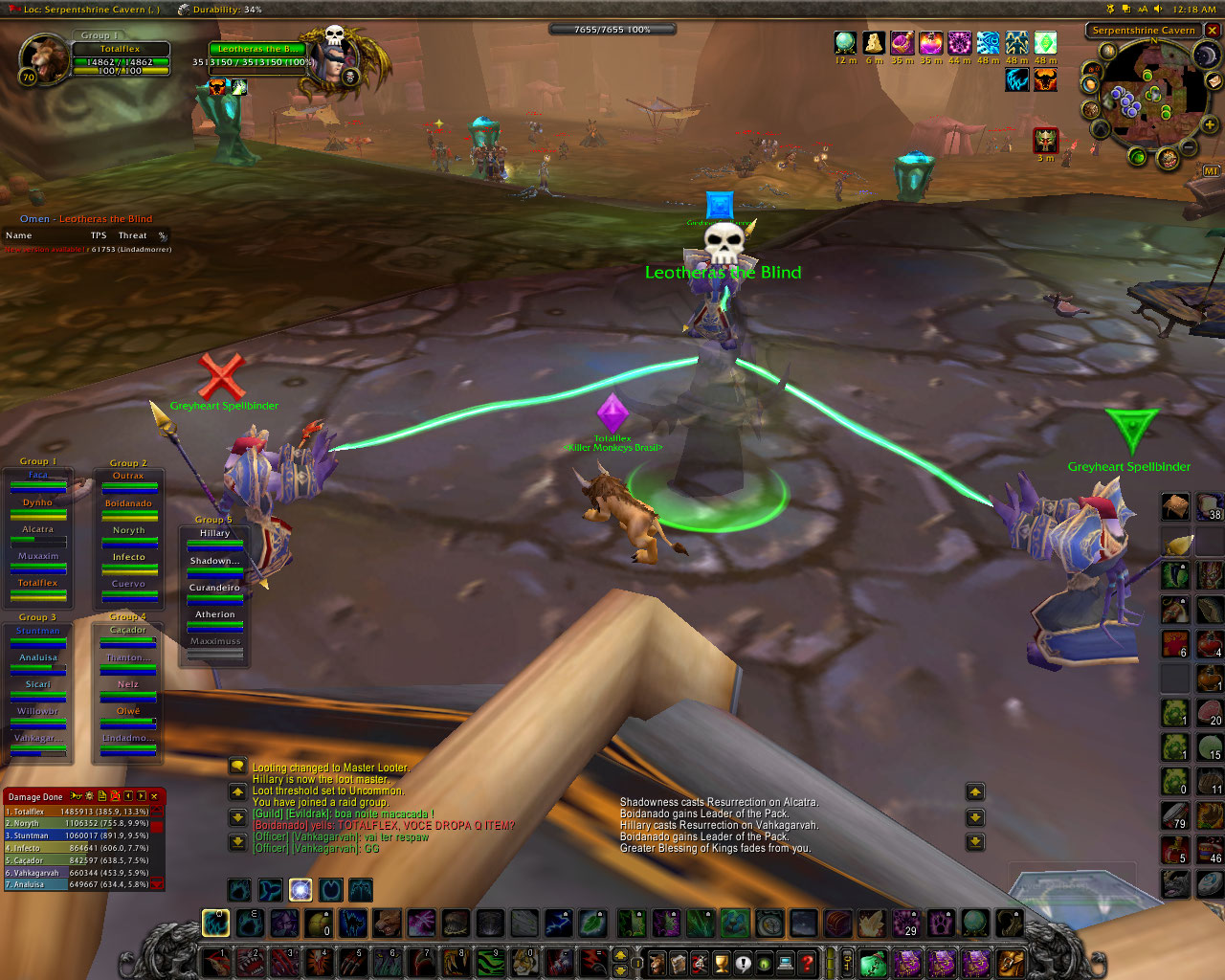Click the Totalflex player portrait
This screenshot has height=980, width=1225.
pos(44,59)
